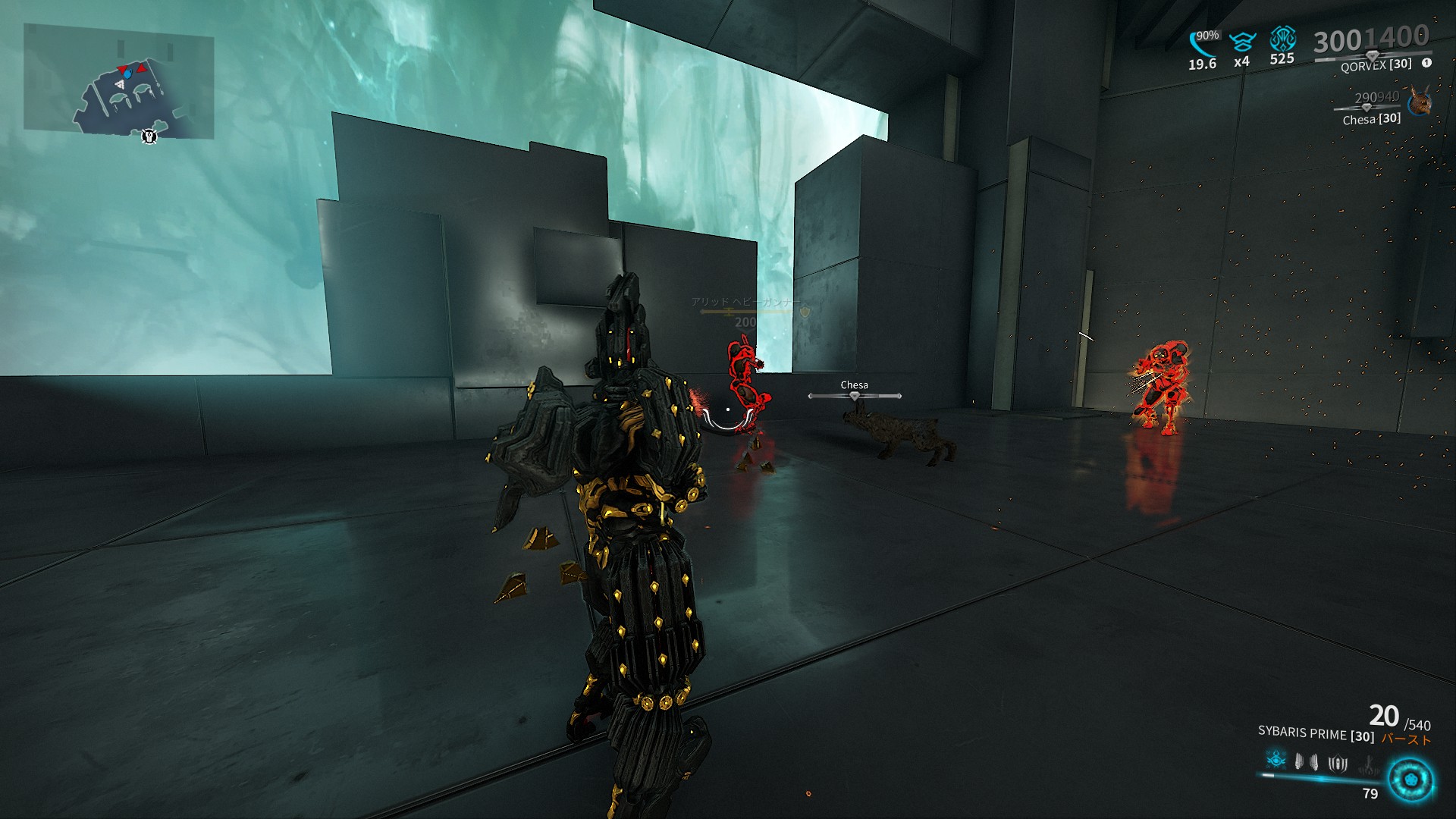Toggle the objective marker on the minimap
The image size is (1456, 819).
[149, 136]
